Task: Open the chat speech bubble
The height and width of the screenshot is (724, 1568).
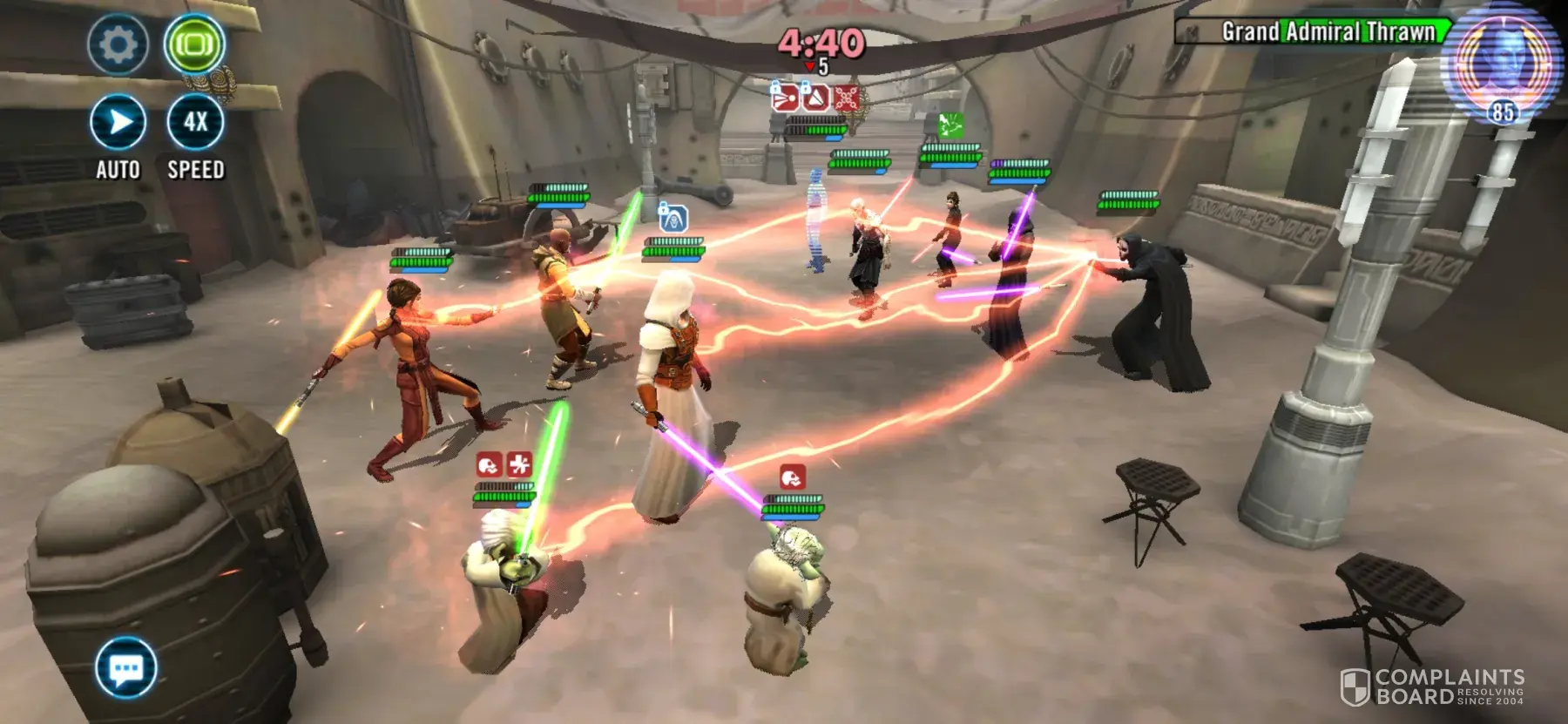Action: click(x=126, y=668)
